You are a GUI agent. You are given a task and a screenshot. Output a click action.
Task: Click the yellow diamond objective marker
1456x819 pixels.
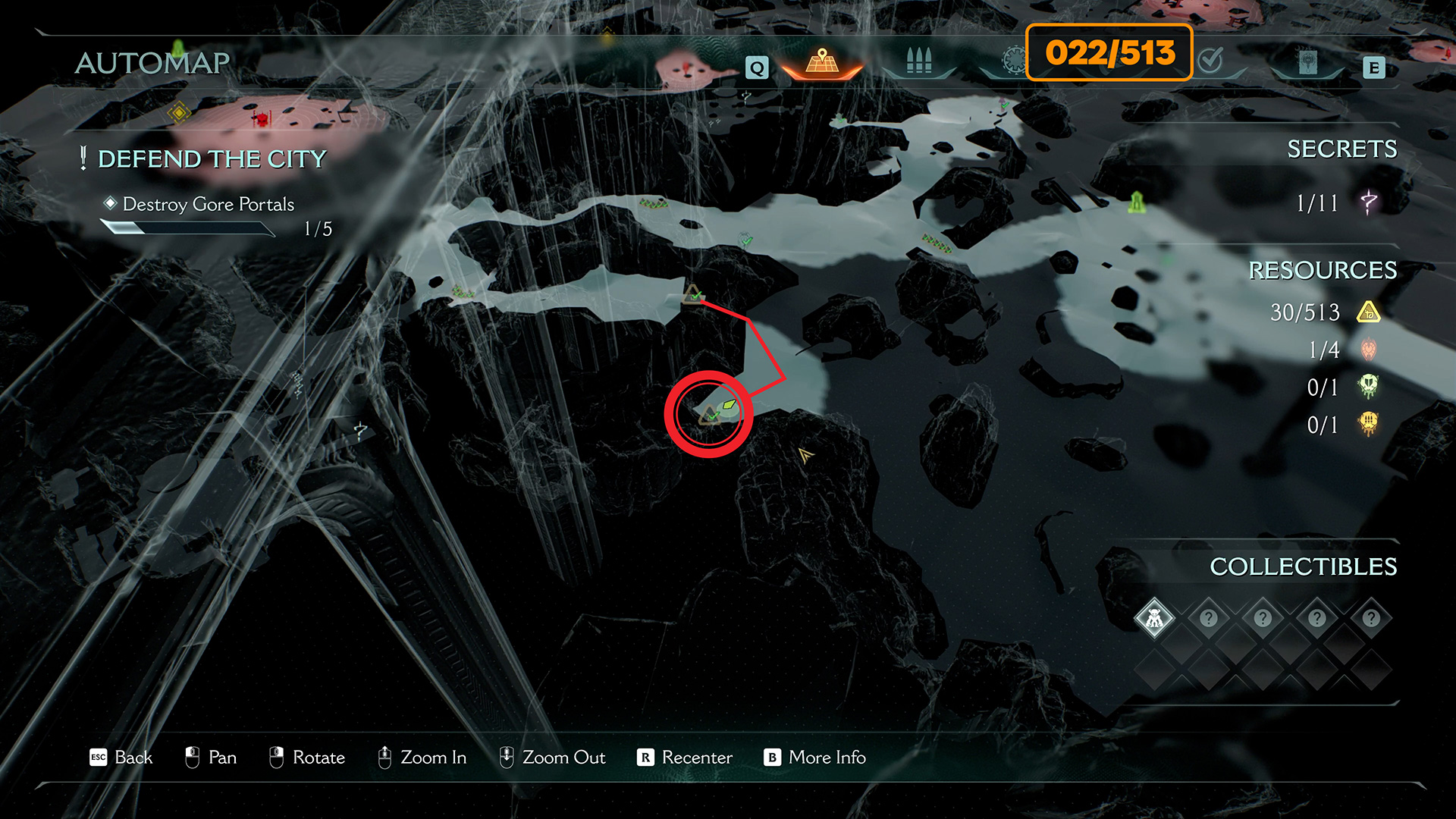point(179,114)
